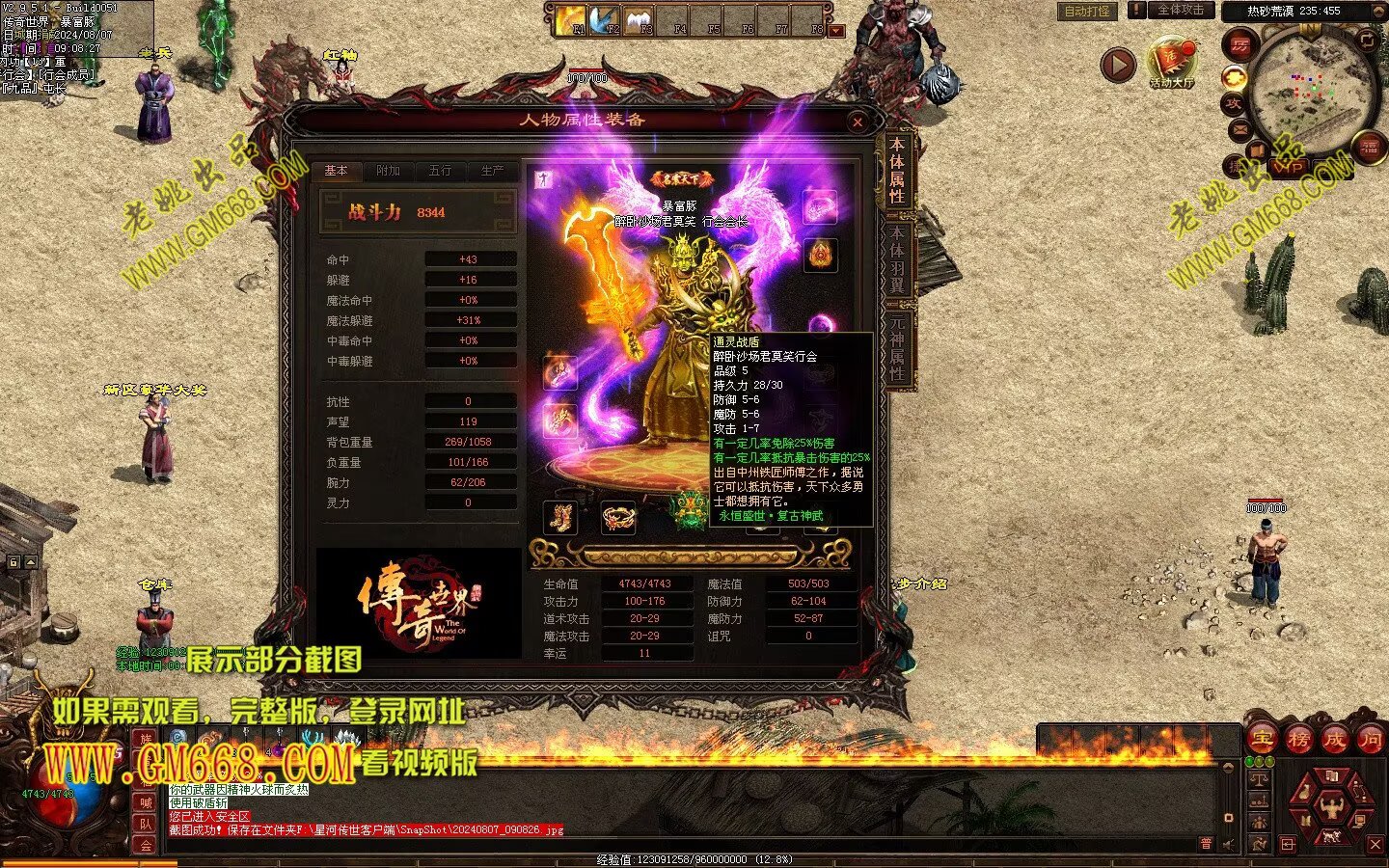
Task: Click the muscular figure character button
Action: click(x=1331, y=806)
